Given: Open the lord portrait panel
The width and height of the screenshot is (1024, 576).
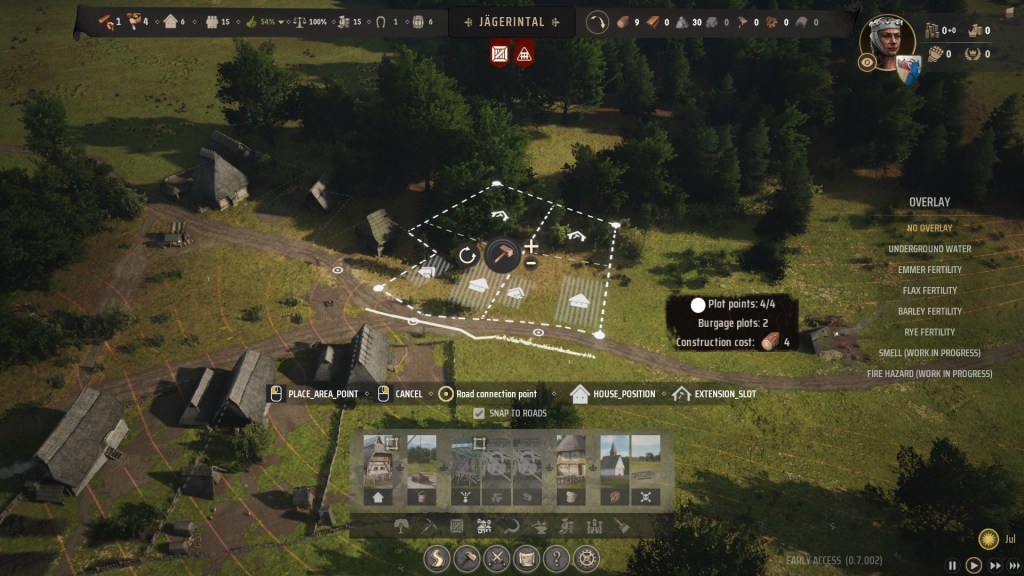Looking at the screenshot, I should coord(887,40).
